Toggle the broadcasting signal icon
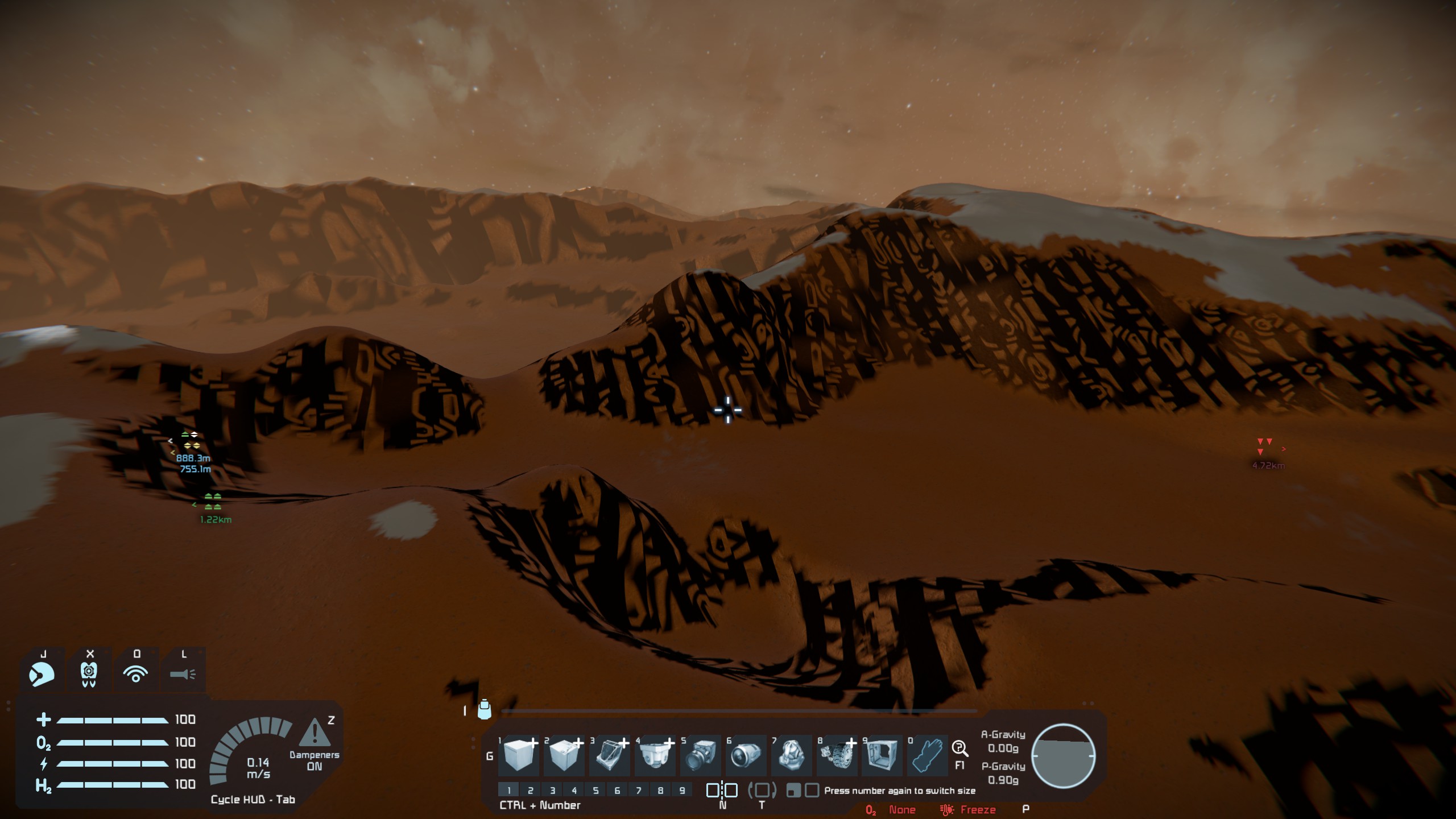This screenshot has height=819, width=1456. click(x=135, y=675)
